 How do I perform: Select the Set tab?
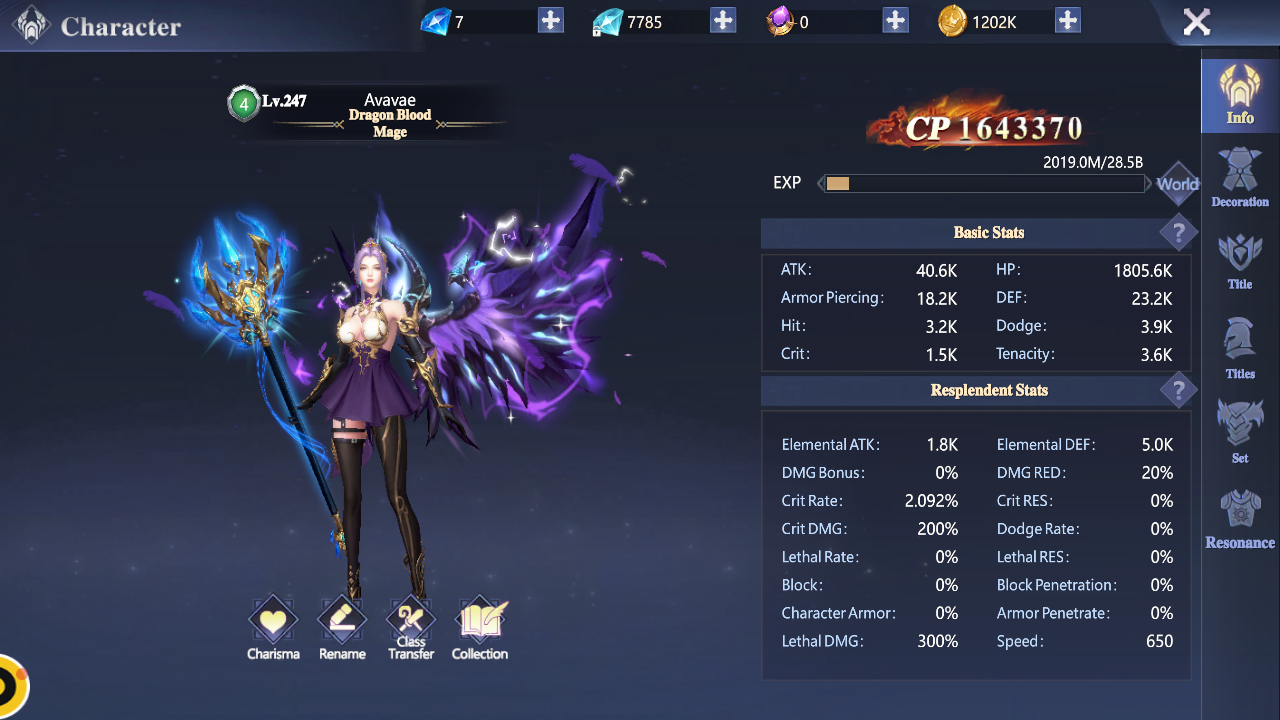(x=1240, y=431)
